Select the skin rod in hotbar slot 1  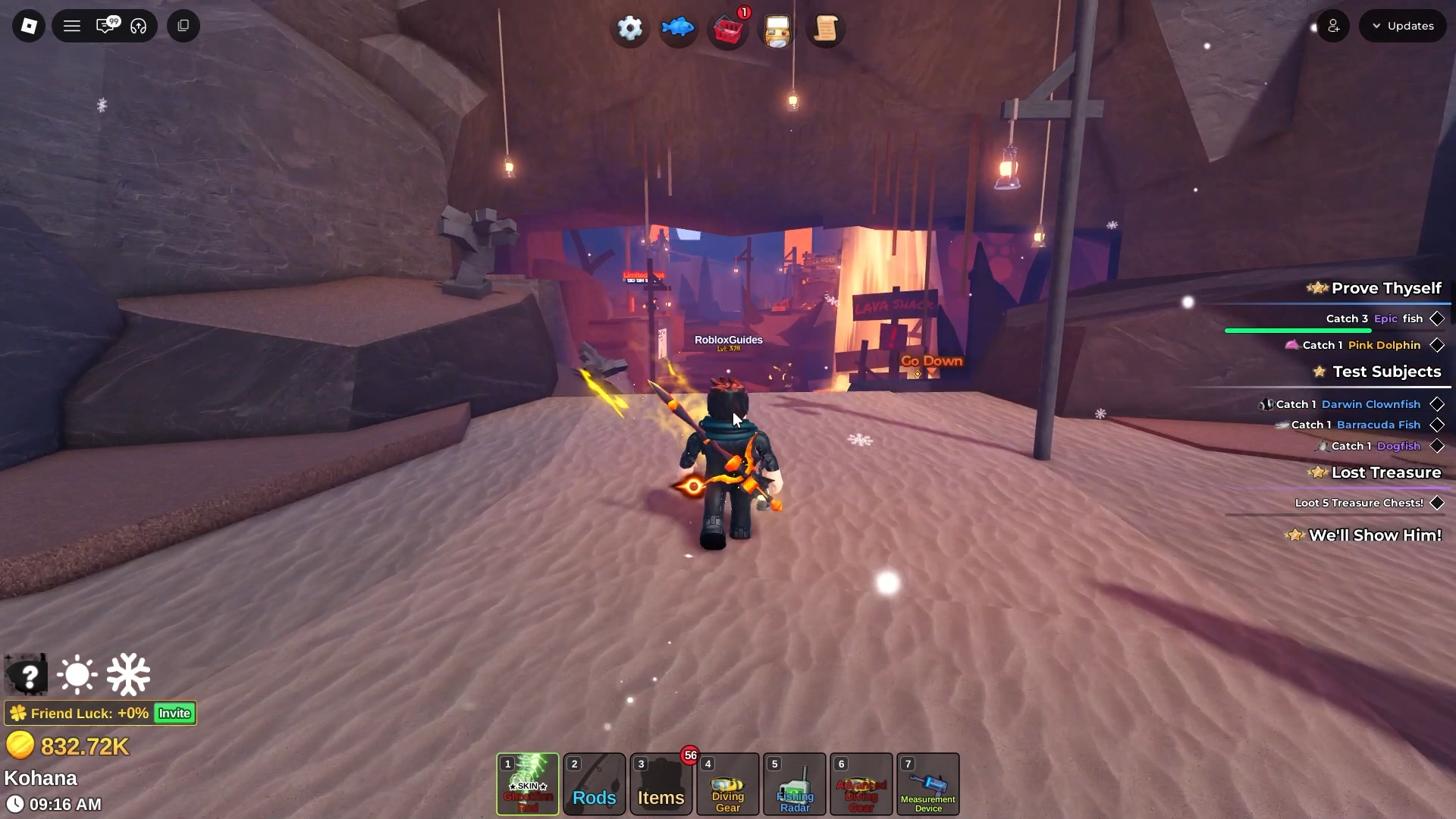[x=528, y=784]
